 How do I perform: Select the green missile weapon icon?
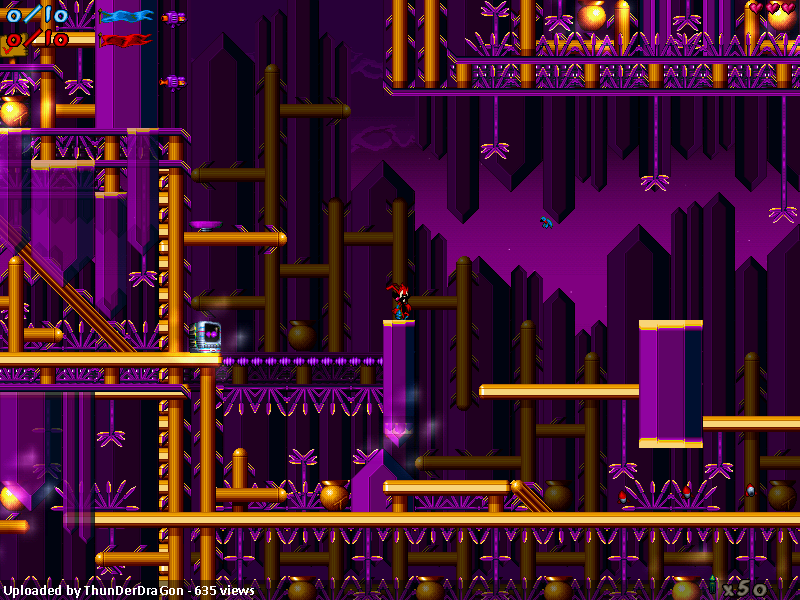pos(712,584)
